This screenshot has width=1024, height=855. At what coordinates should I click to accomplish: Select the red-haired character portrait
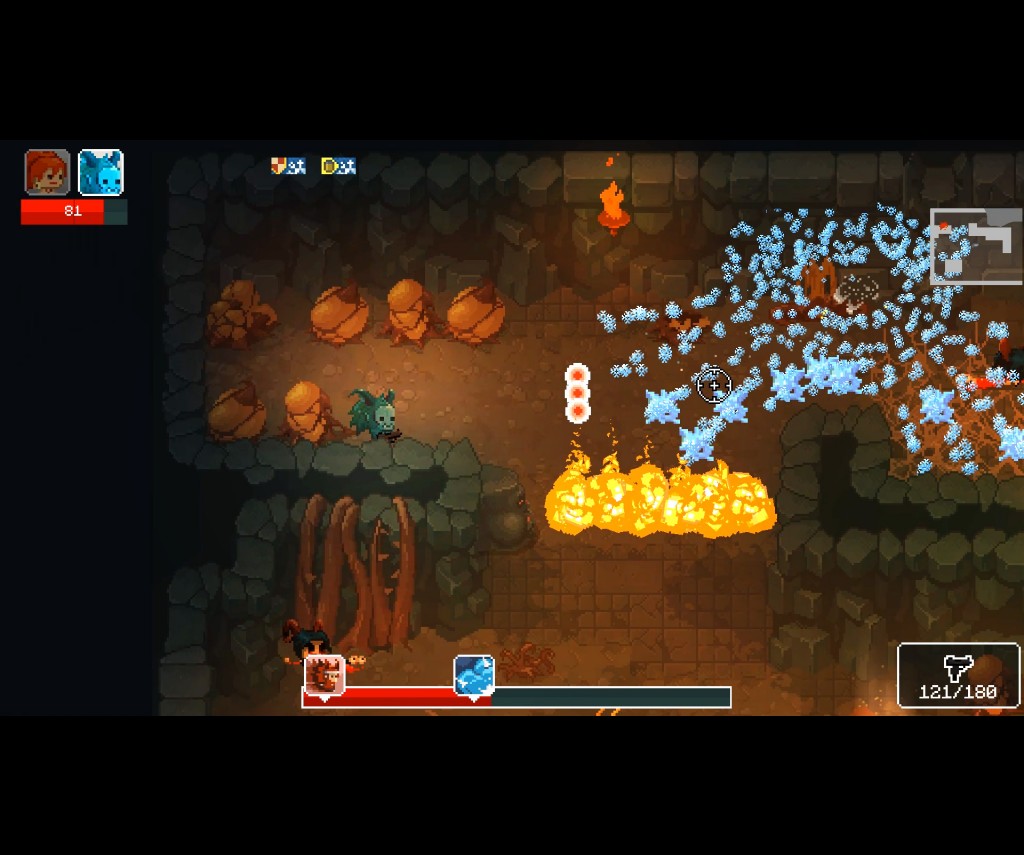47,172
